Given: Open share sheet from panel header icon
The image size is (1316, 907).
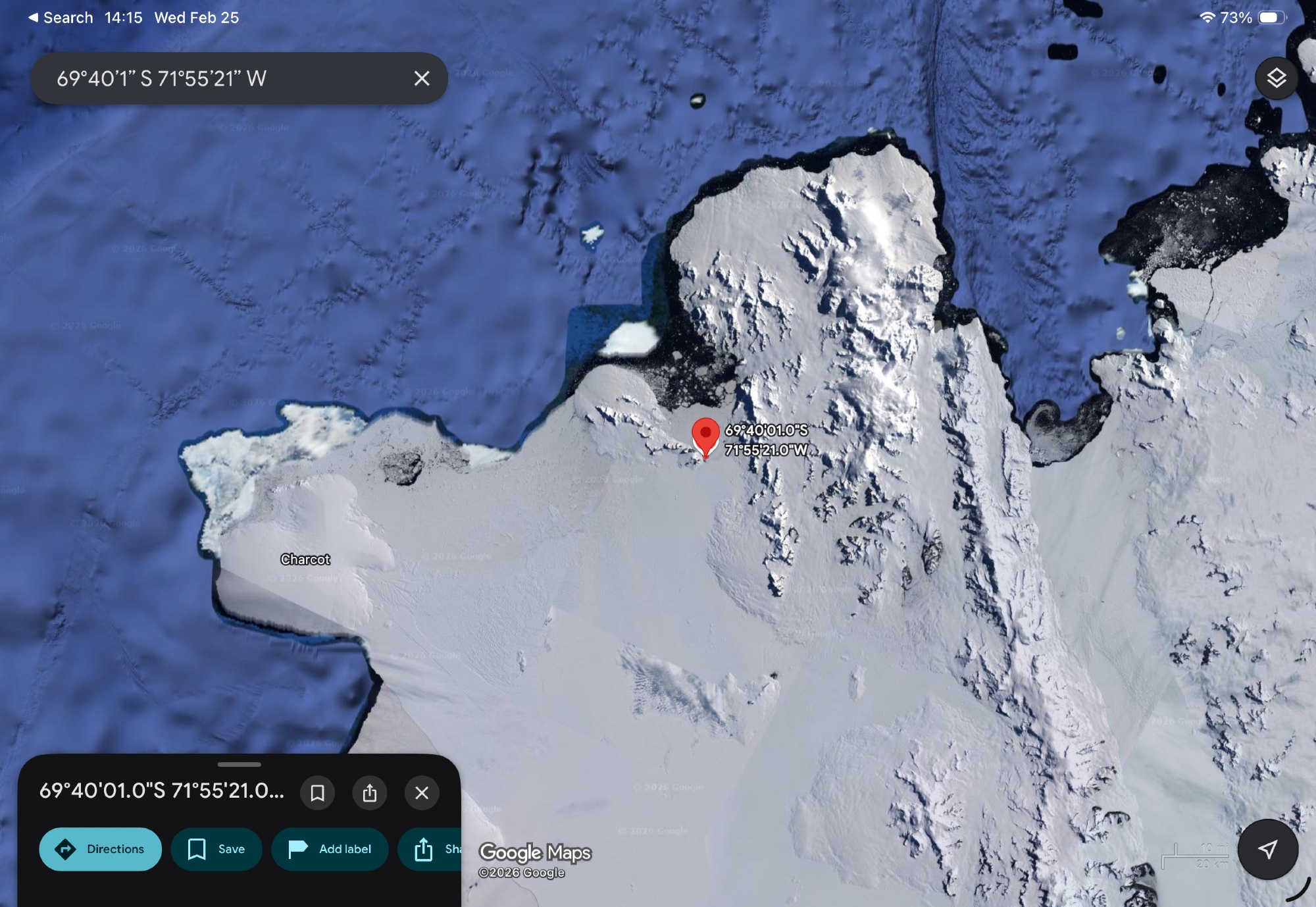Looking at the screenshot, I should 370,792.
